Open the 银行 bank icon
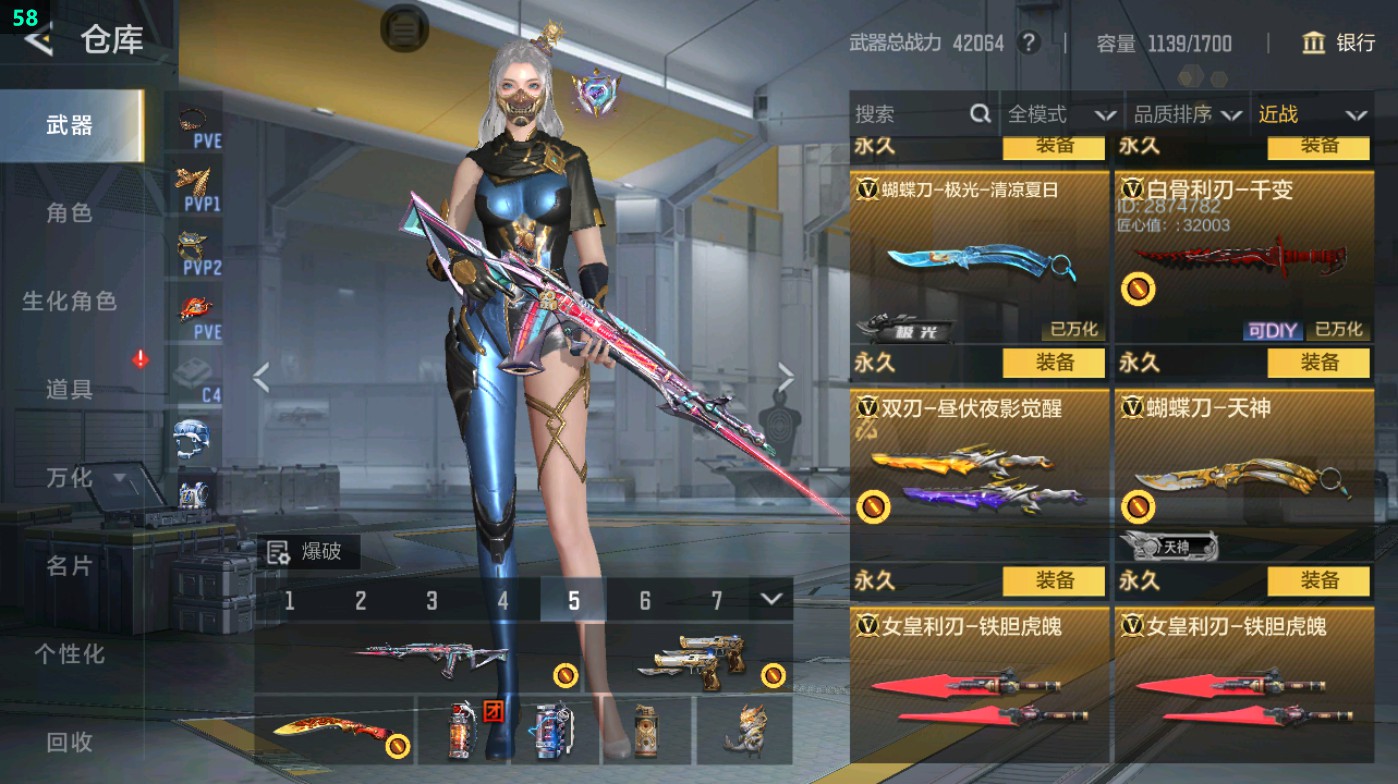1398x784 pixels. [x=1313, y=44]
